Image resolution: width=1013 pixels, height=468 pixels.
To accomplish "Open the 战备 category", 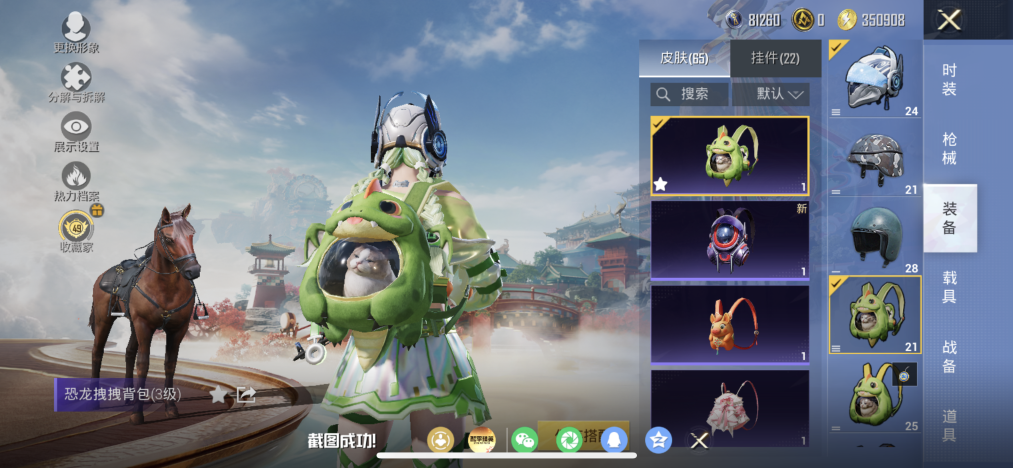I will (949, 356).
